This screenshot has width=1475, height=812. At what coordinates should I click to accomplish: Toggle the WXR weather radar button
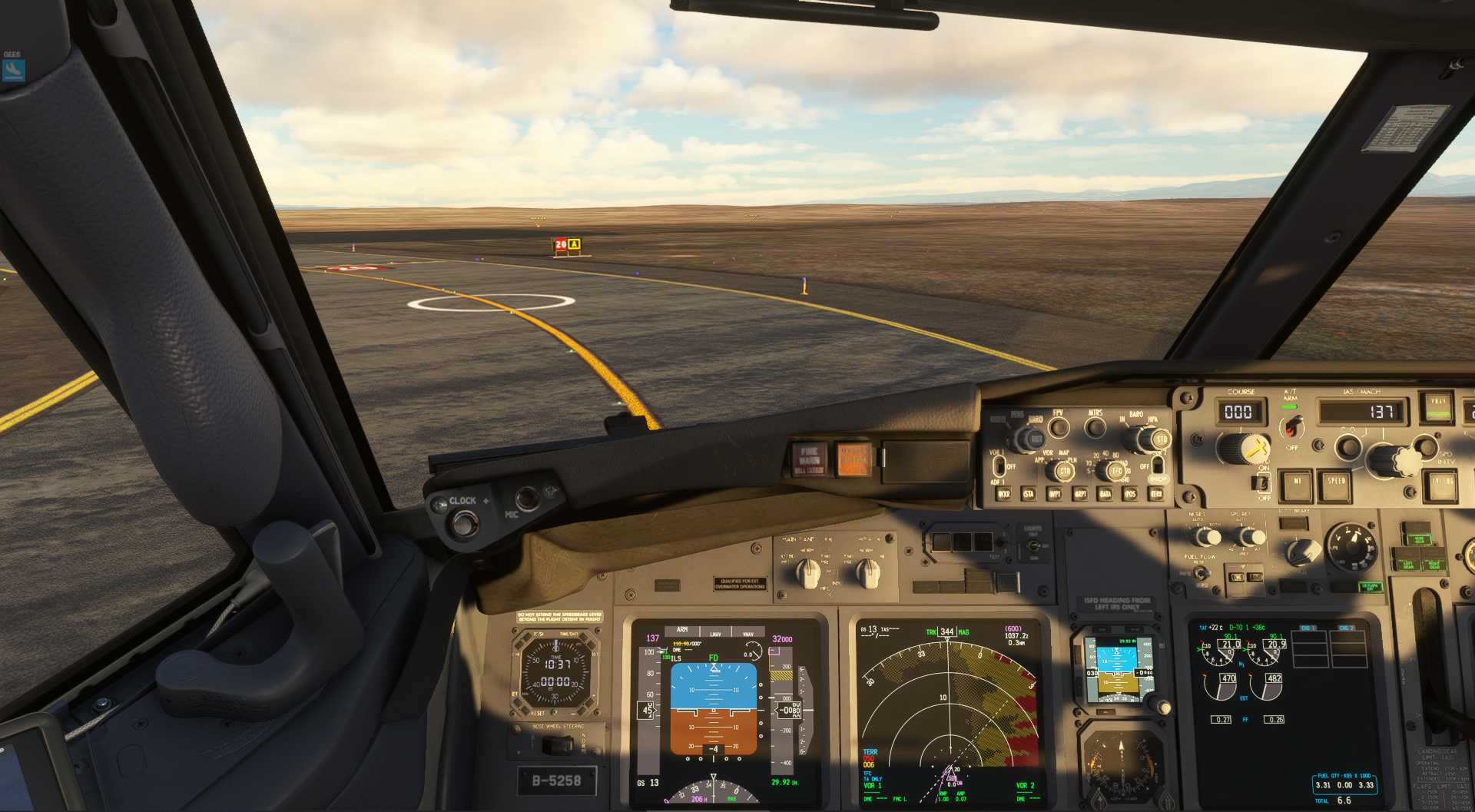coord(1003,494)
